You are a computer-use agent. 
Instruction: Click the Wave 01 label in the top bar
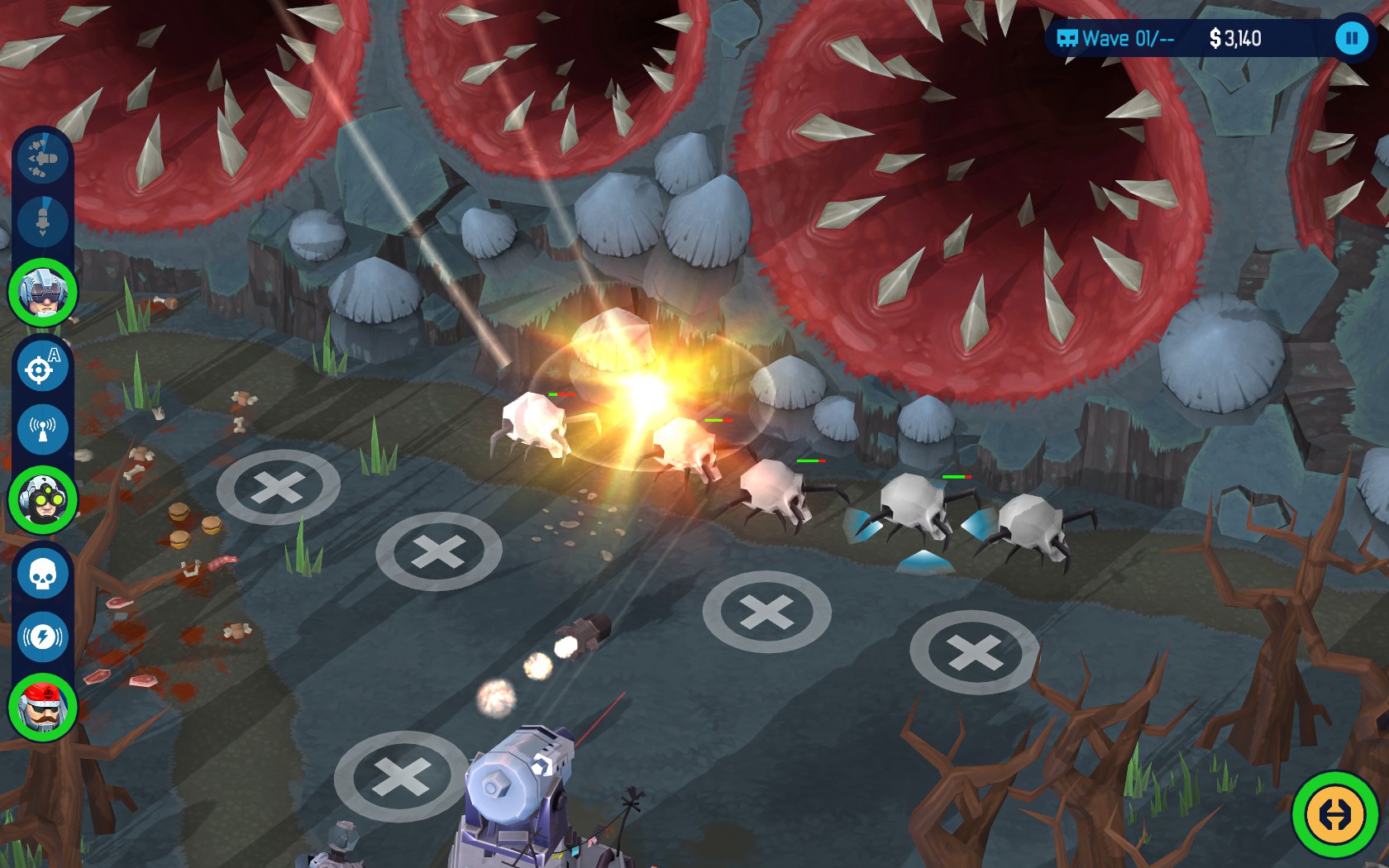point(1118,38)
